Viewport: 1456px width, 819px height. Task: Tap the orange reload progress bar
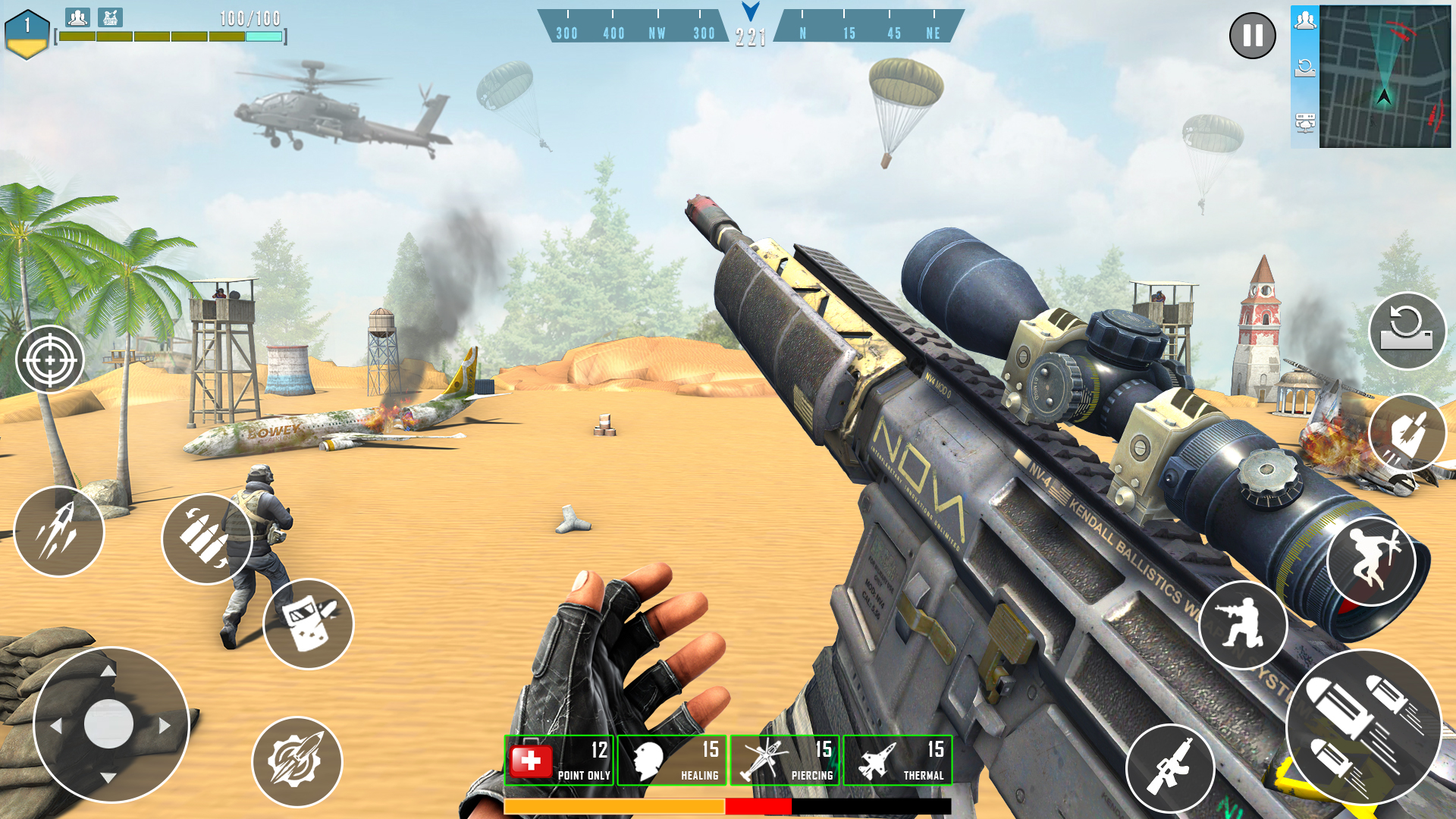(614, 805)
